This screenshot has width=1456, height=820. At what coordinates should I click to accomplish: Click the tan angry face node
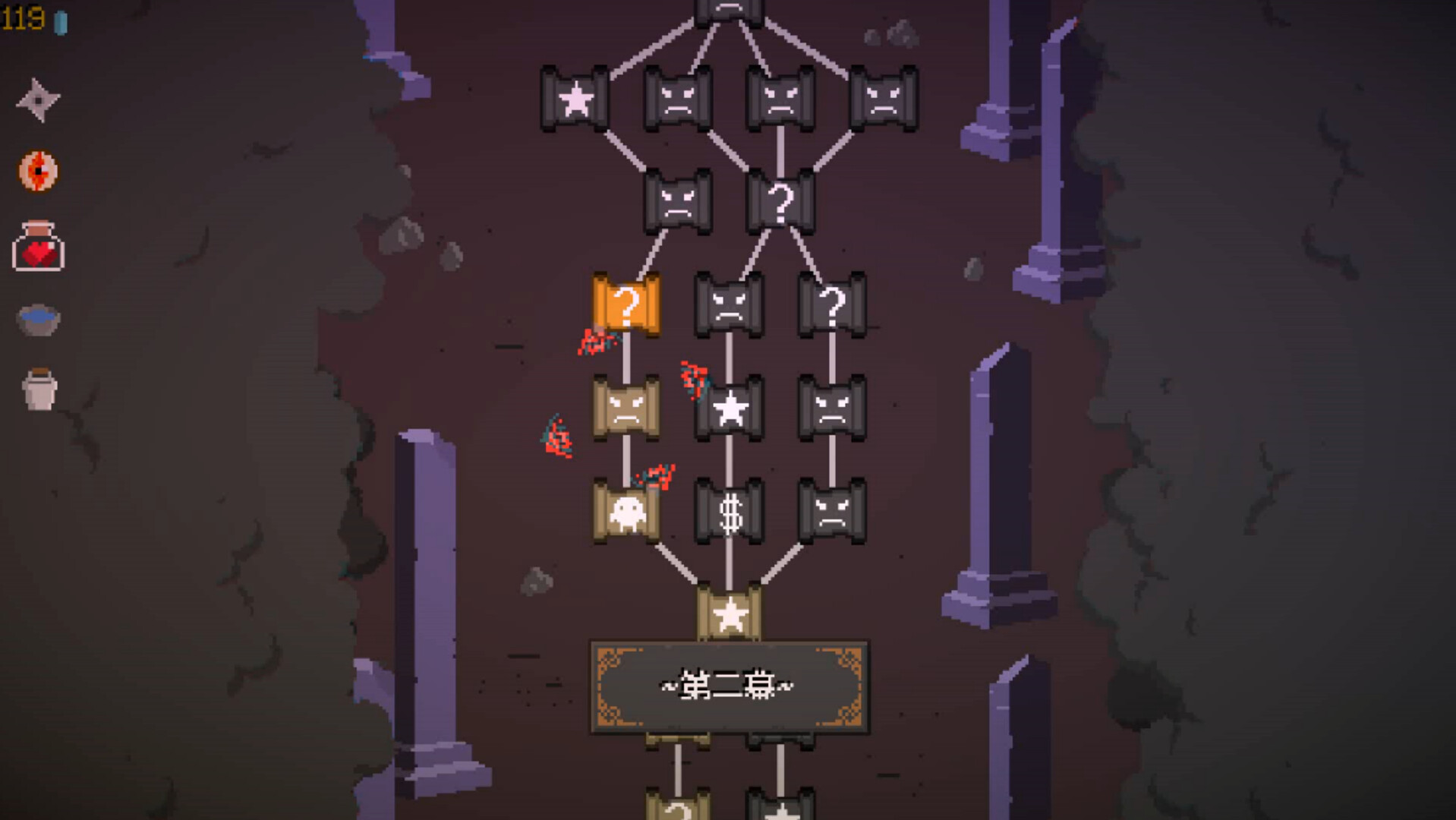(x=626, y=408)
